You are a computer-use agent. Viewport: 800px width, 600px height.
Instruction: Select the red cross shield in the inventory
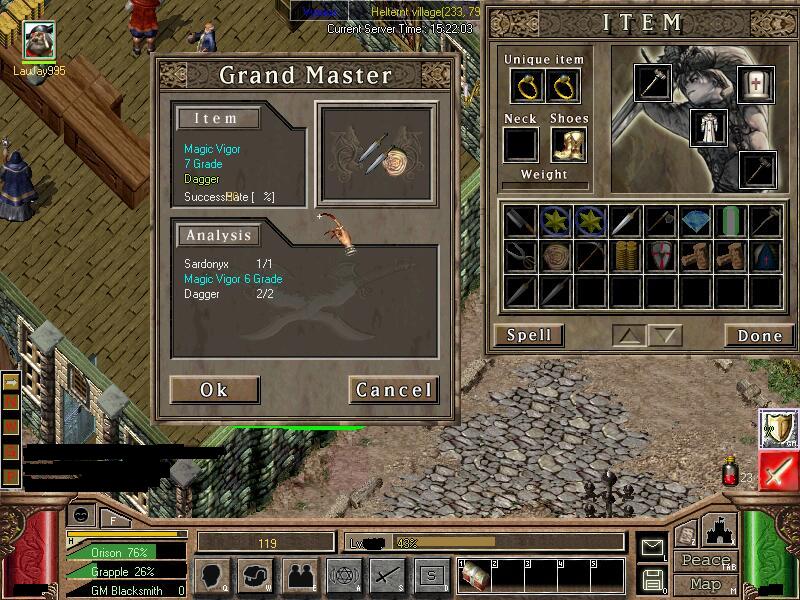[x=660, y=256]
